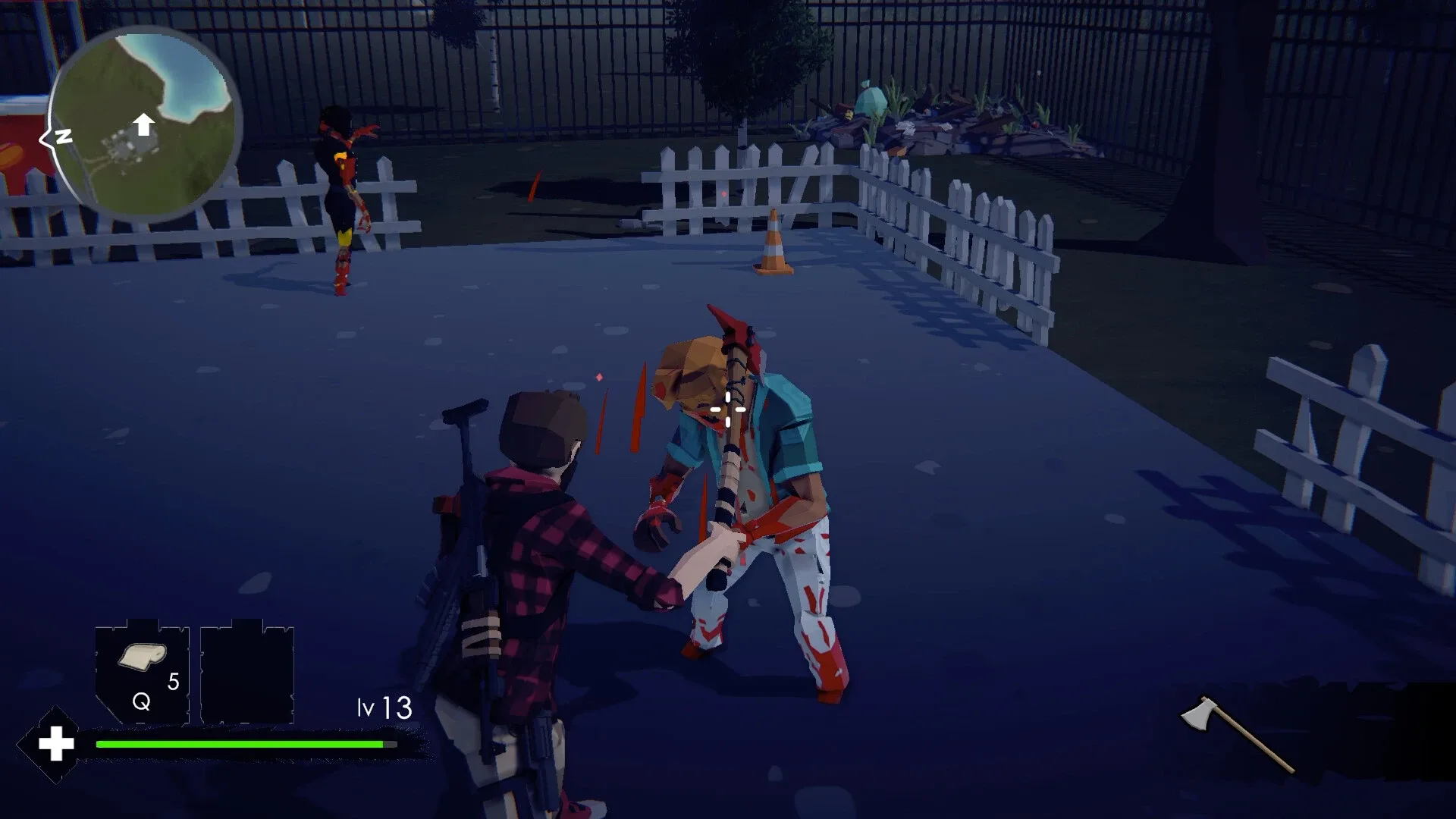Click the N compass marker beside the minimap
This screenshot has width=1456, height=819.
(64, 136)
